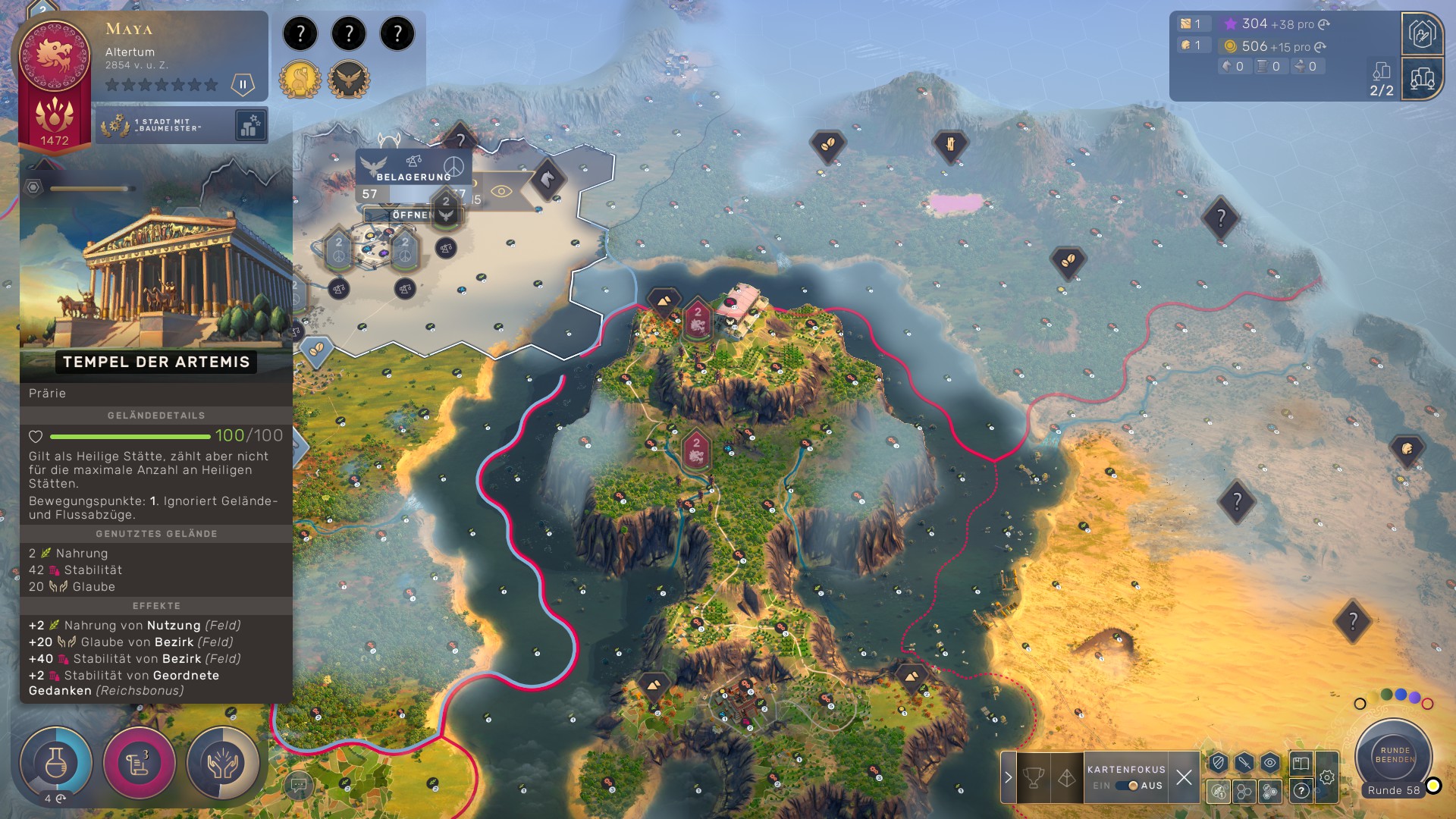
Task: Open the settings gear menu
Action: 1327,777
